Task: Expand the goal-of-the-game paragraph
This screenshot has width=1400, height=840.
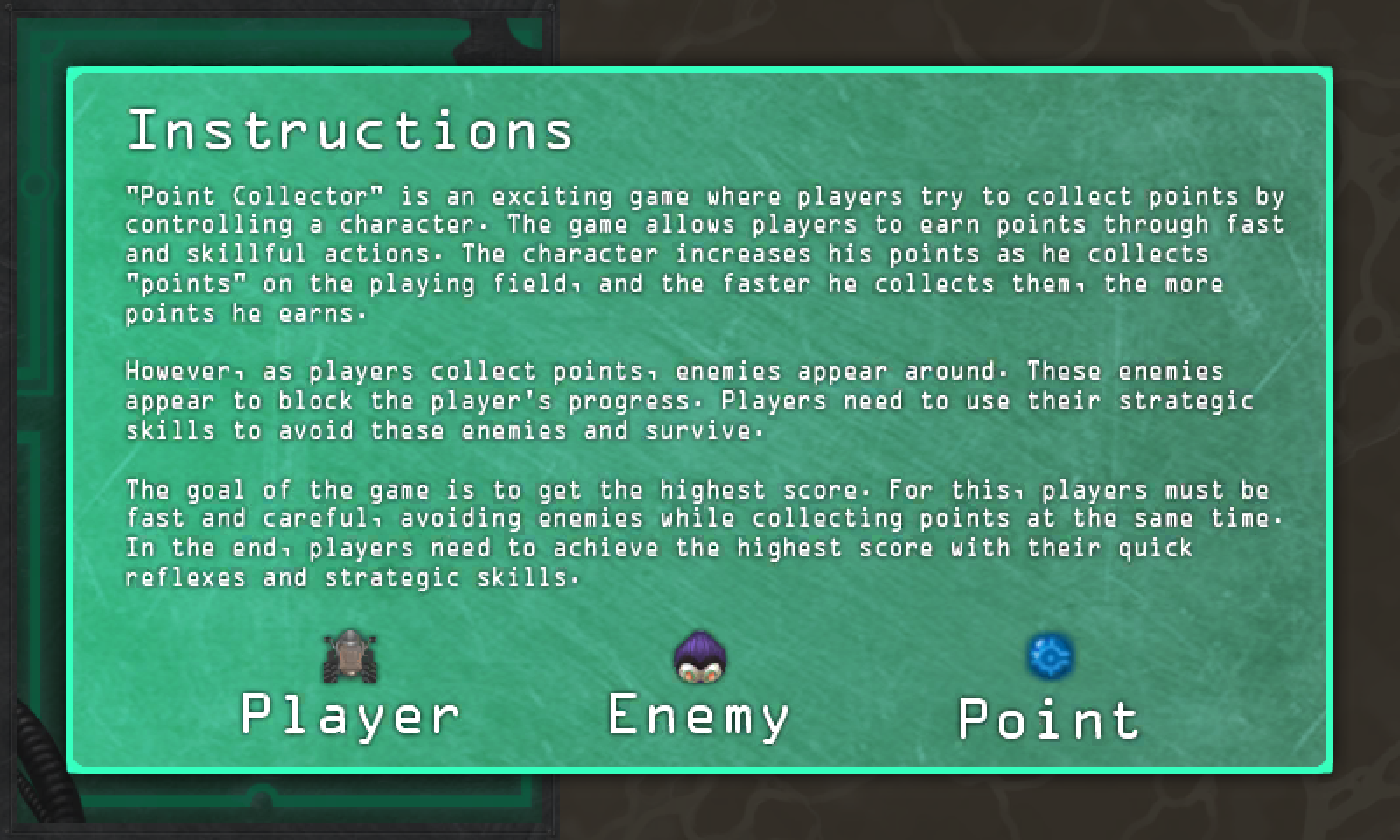Action: [700, 532]
